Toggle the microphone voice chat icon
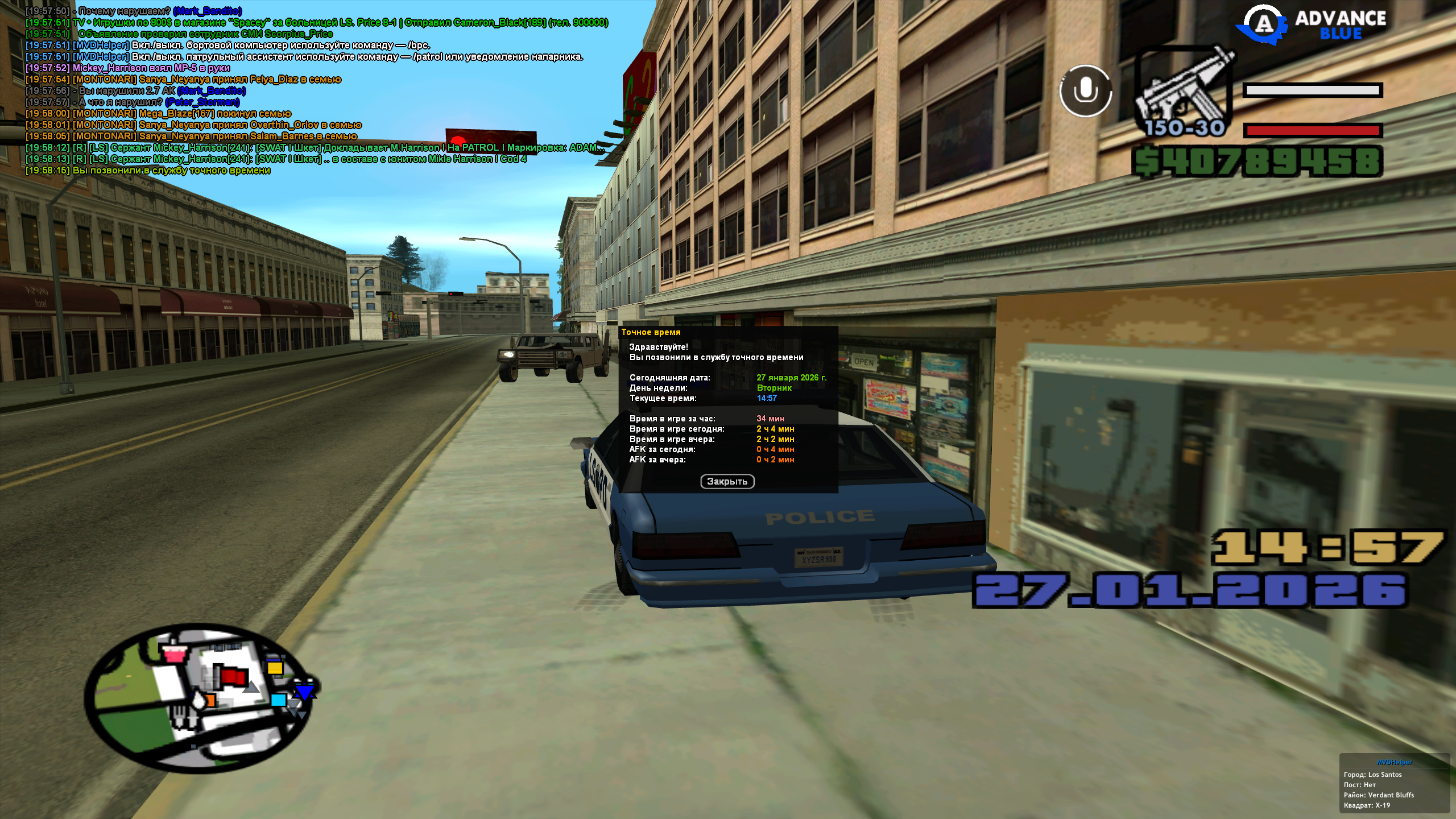Image resolution: width=1456 pixels, height=819 pixels. [1085, 91]
